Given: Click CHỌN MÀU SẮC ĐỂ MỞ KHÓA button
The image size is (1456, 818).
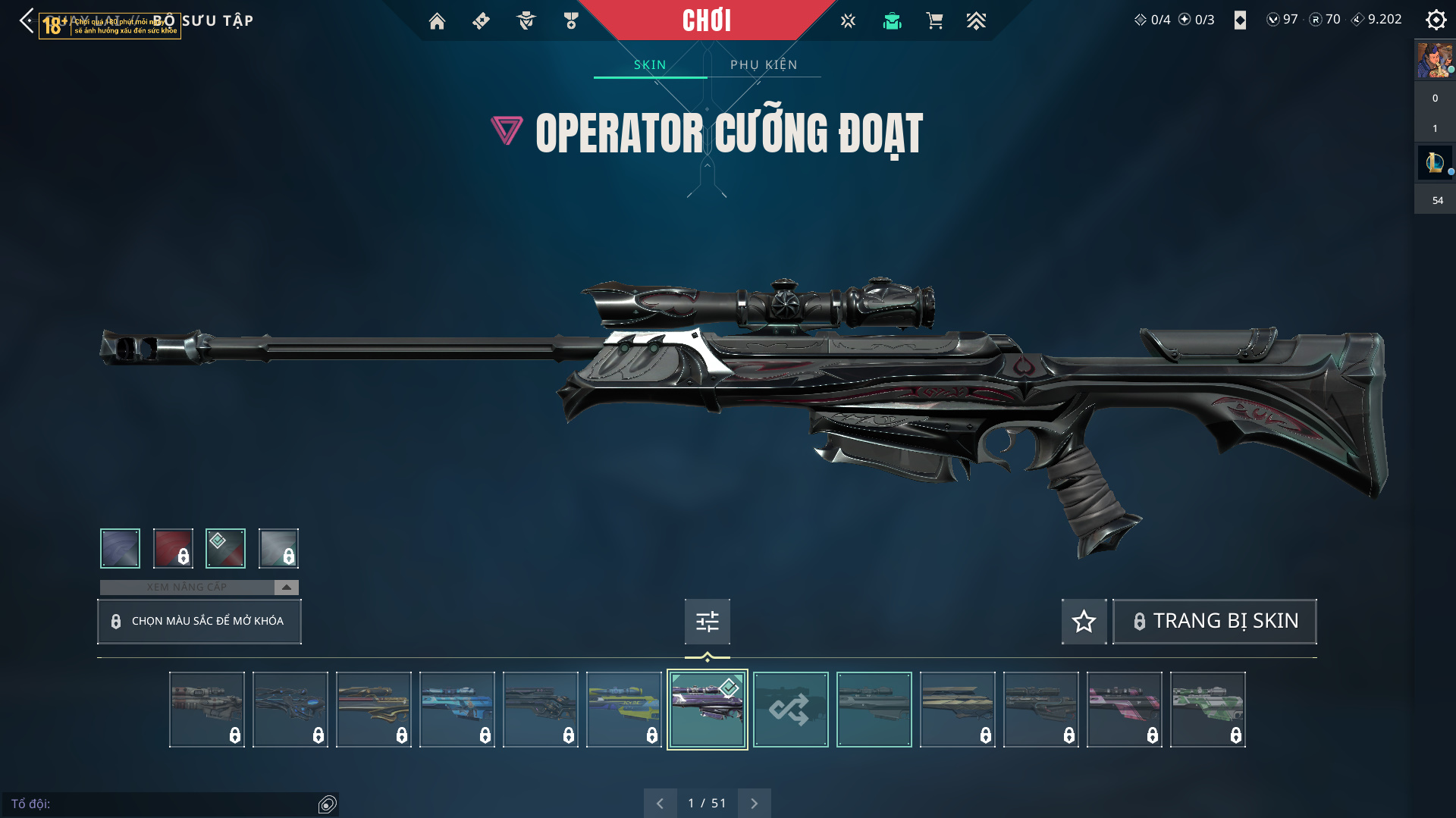Looking at the screenshot, I should pyautogui.click(x=199, y=622).
